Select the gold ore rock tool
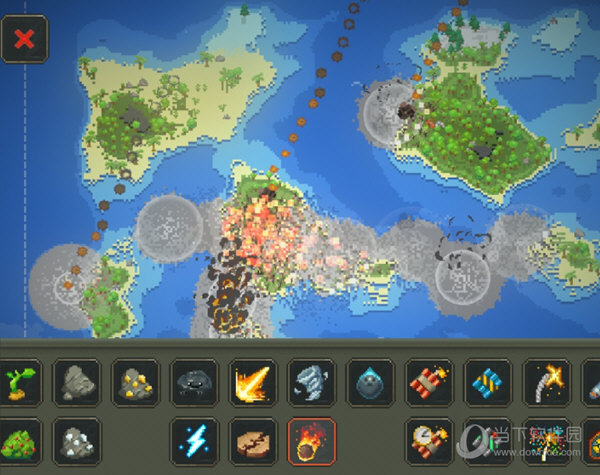Screen dimensions: 600x475 pos(136,382)
